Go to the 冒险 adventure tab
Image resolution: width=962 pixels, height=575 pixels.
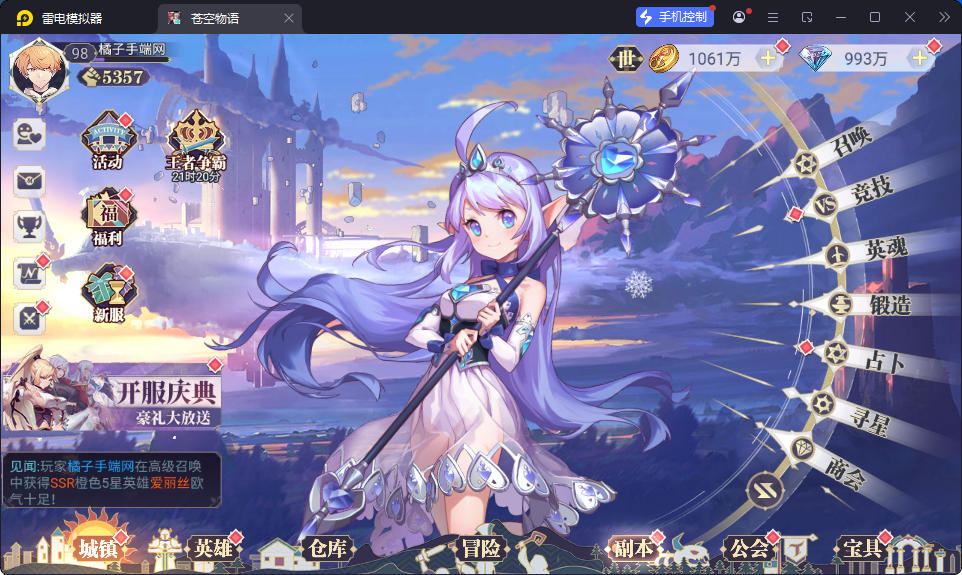point(481,548)
